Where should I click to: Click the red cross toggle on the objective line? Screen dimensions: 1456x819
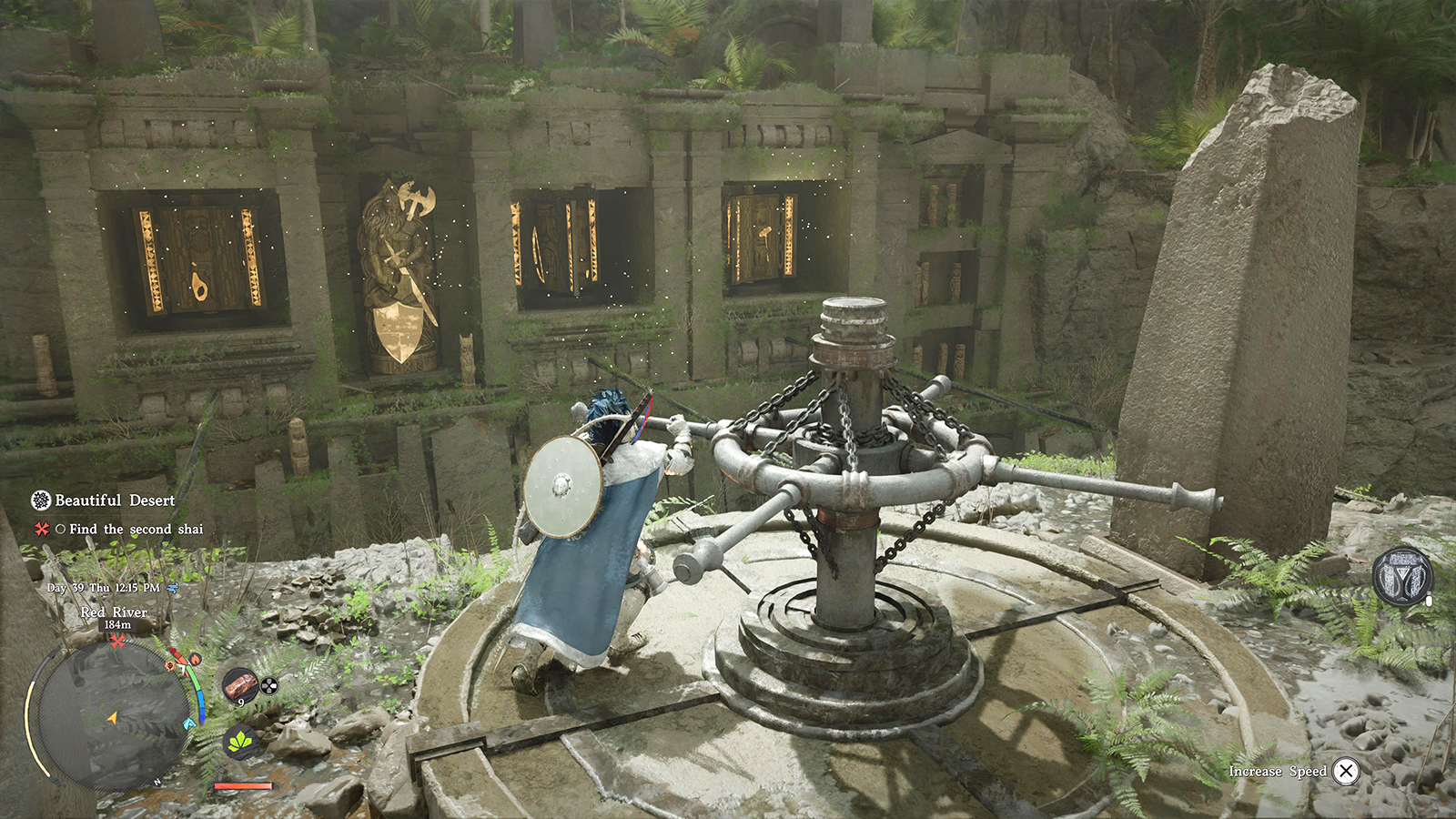coord(41,528)
